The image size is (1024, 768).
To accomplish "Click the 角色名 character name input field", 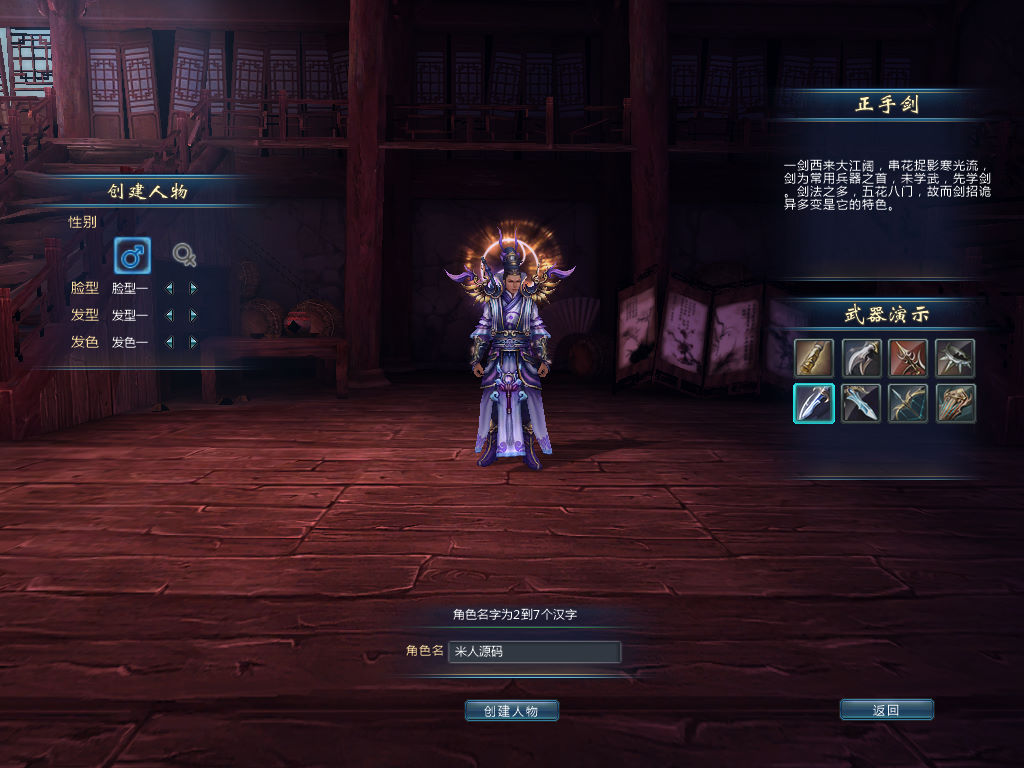I will [x=534, y=652].
